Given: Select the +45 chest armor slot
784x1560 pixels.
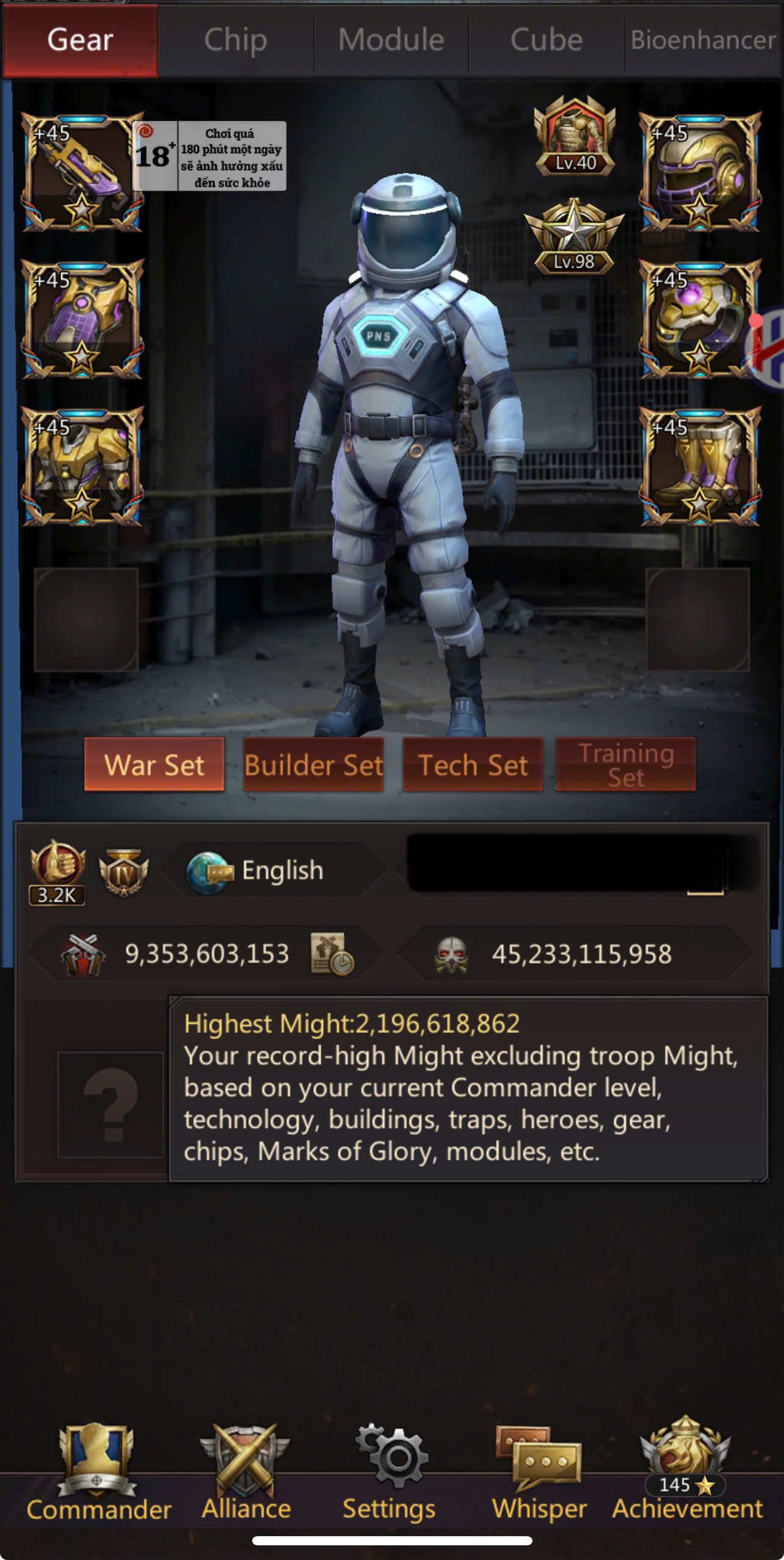Looking at the screenshot, I should pyautogui.click(x=82, y=467).
